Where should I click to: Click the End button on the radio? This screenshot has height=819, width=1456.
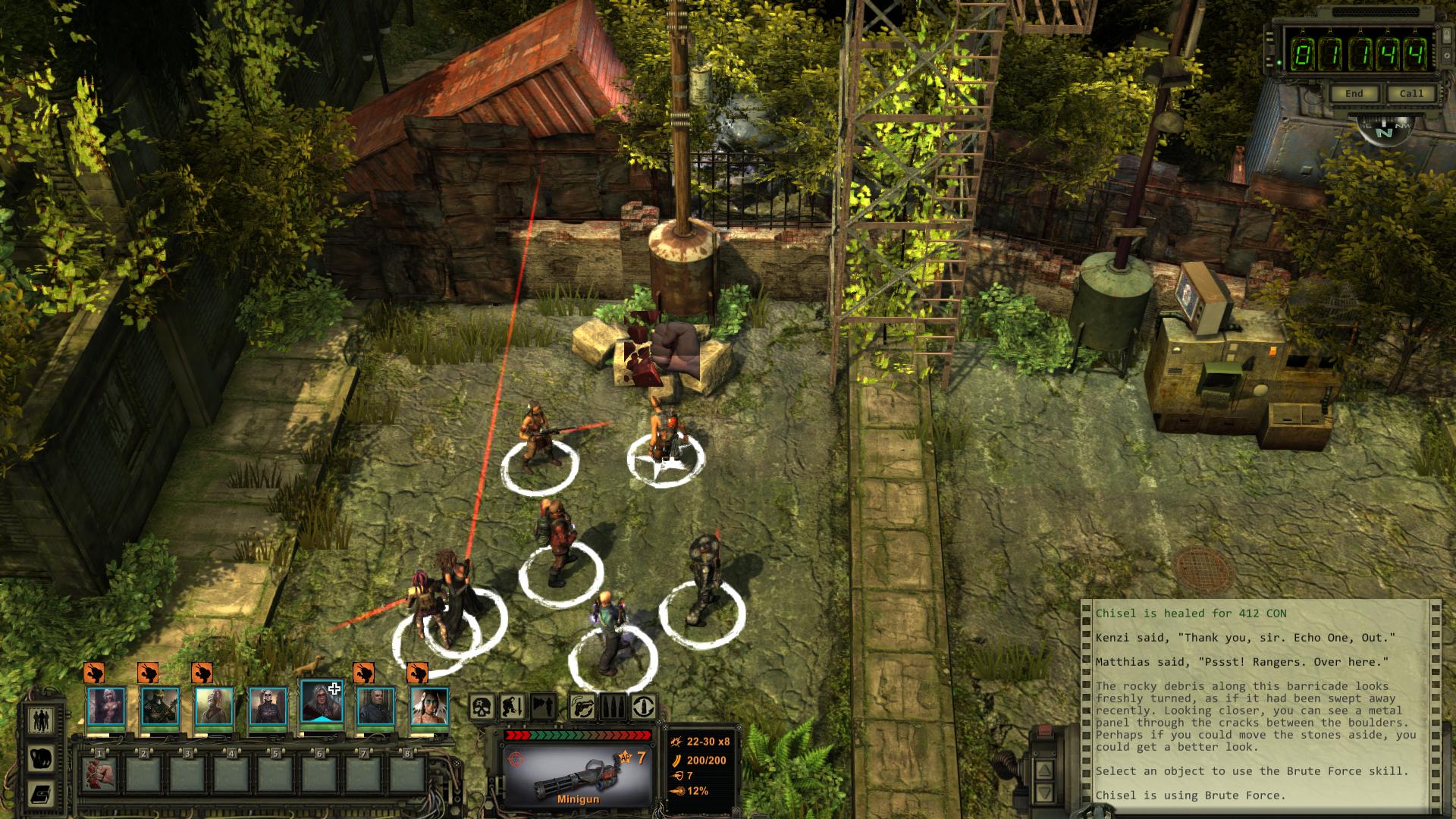click(1354, 93)
